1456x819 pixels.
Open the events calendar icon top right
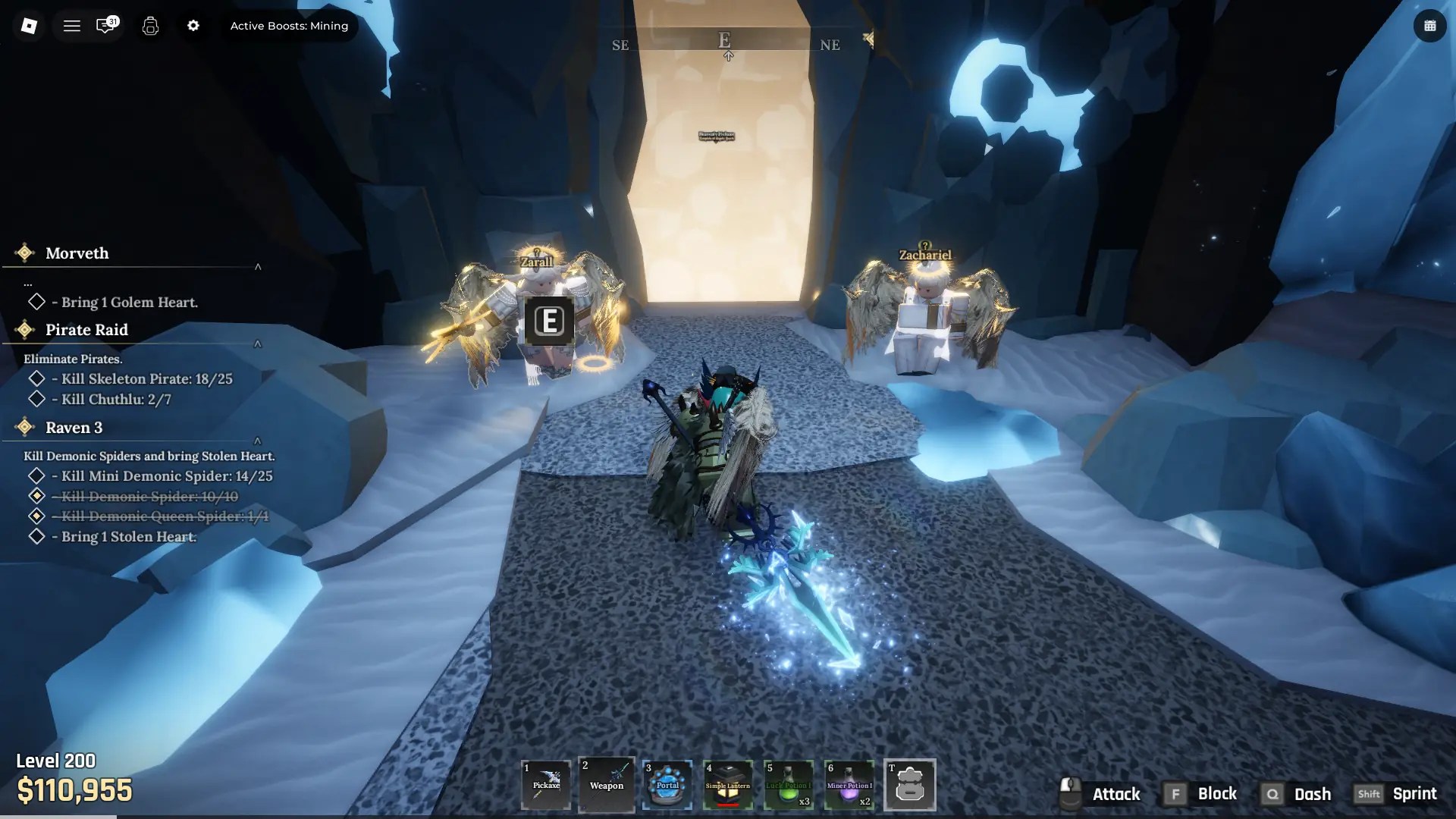pos(1430,25)
